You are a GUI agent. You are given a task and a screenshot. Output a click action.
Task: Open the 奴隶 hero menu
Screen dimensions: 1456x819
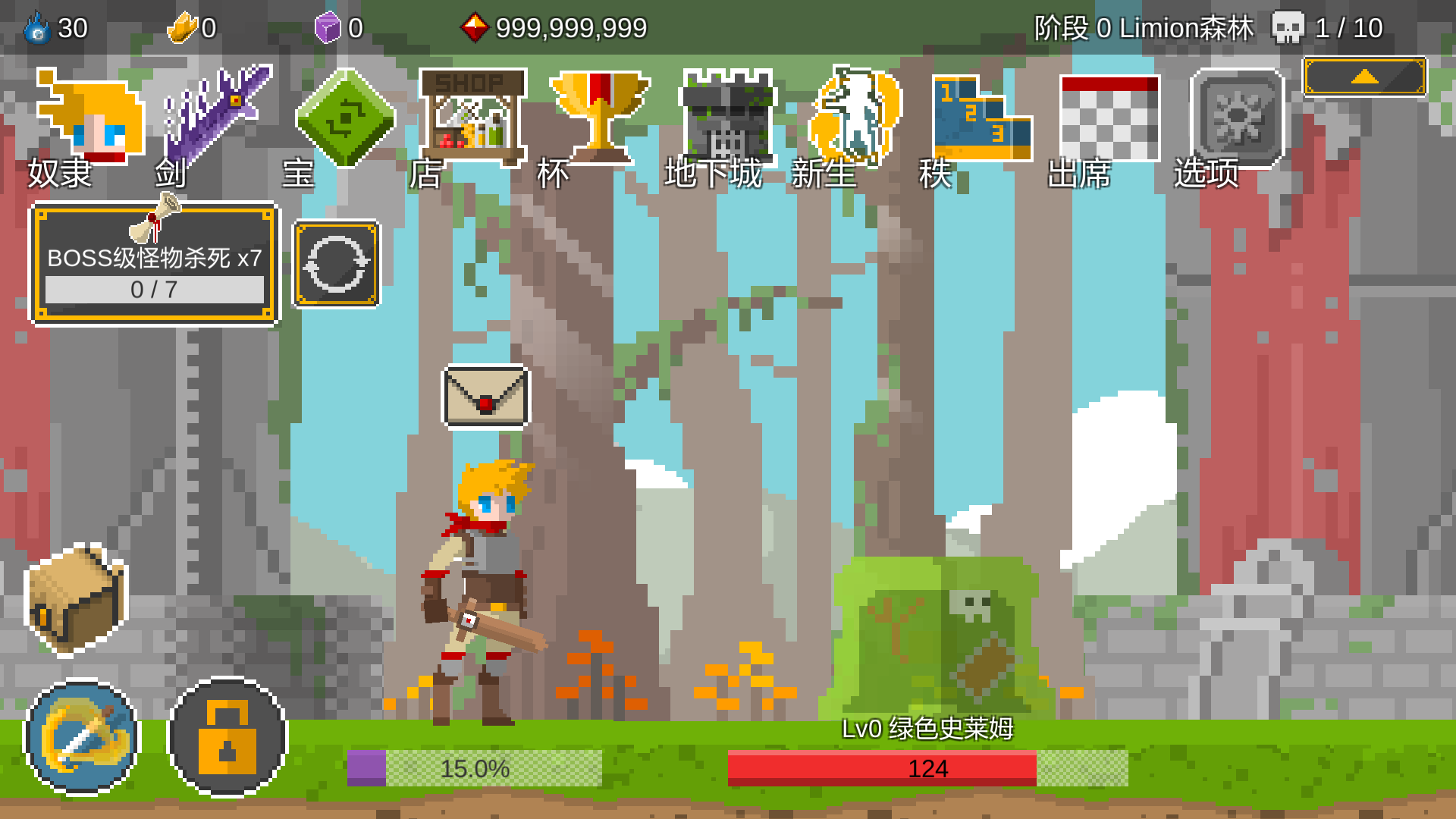pyautogui.click(x=89, y=121)
